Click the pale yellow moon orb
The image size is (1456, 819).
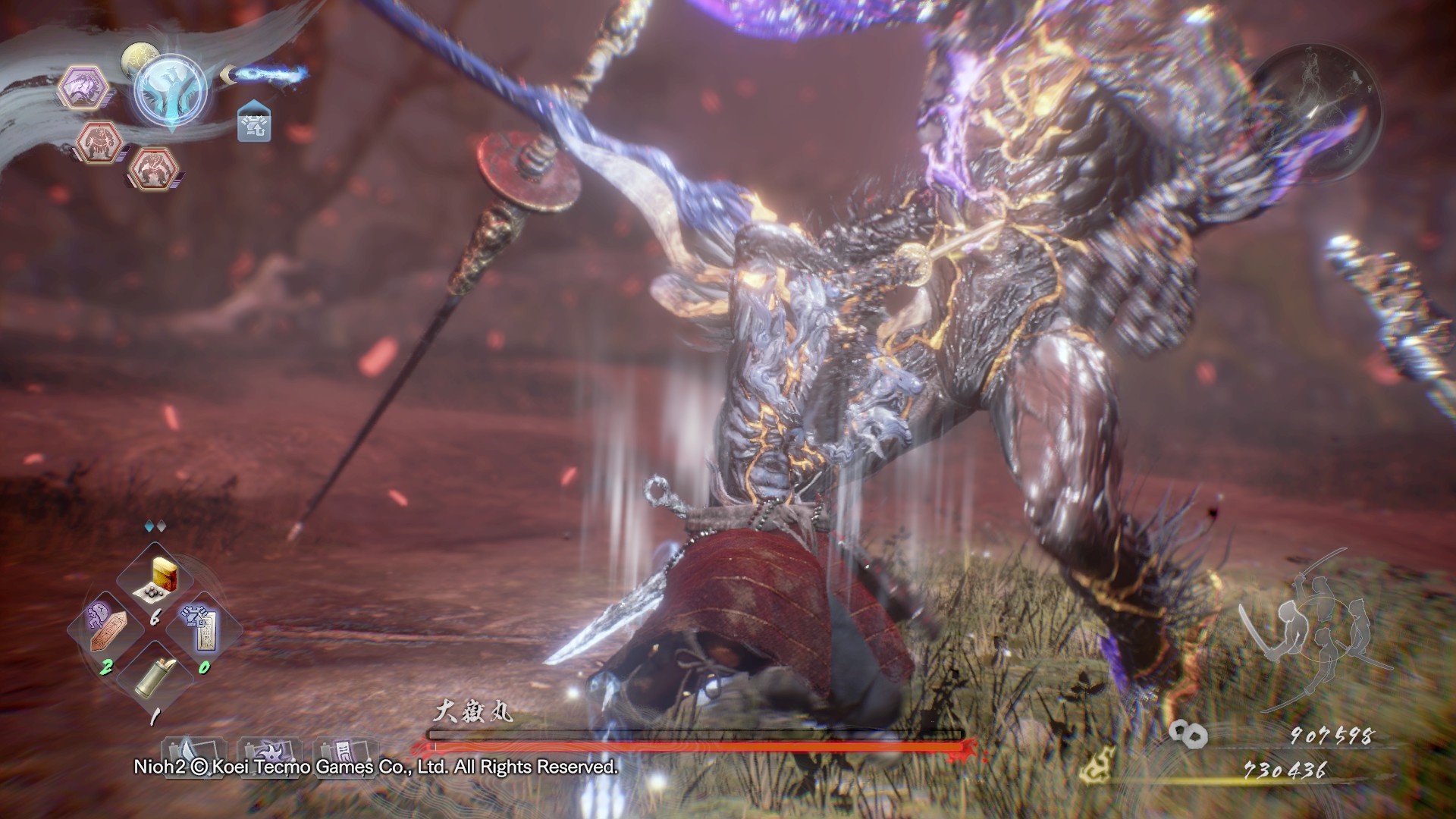137,58
